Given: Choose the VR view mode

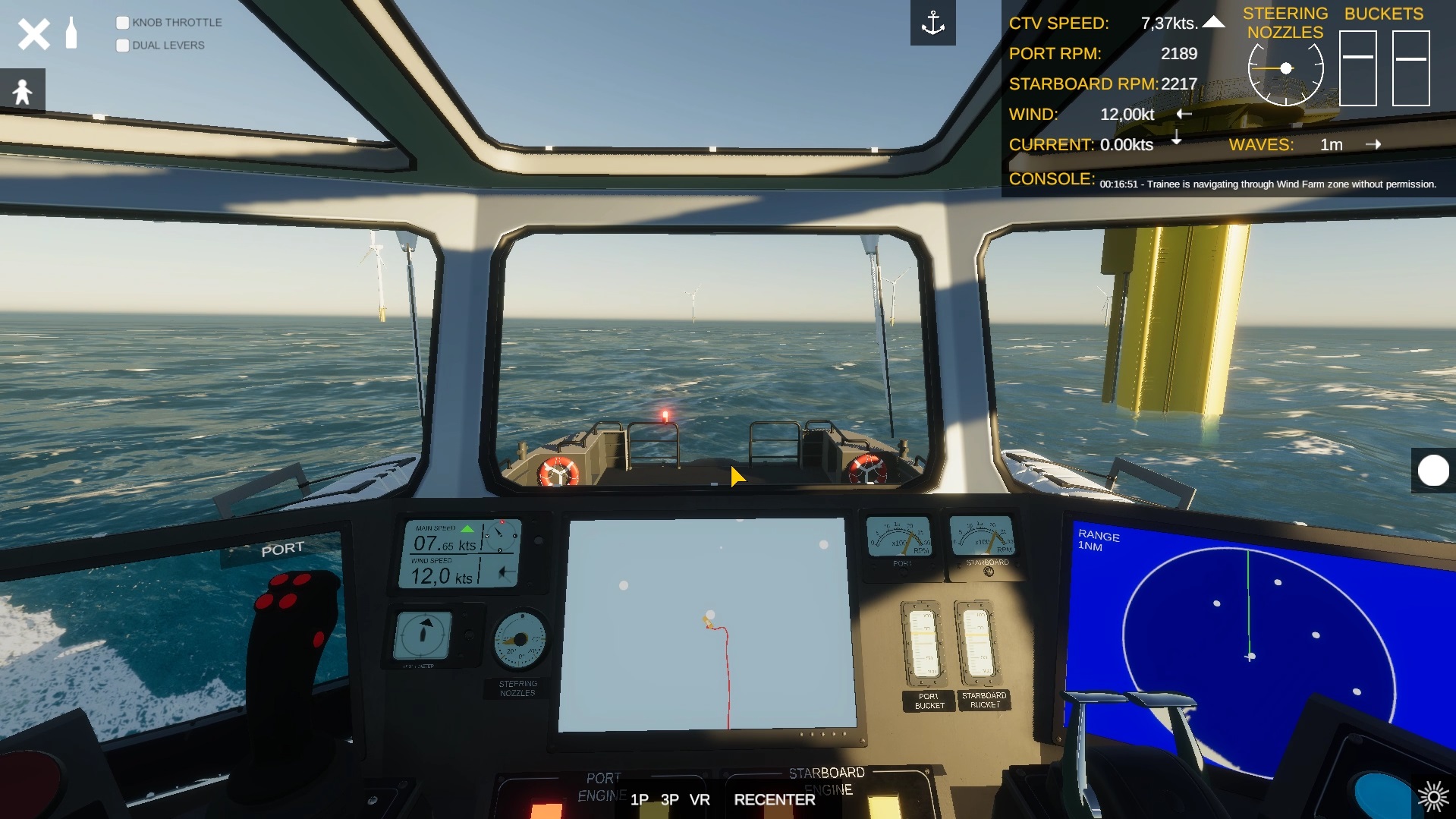Looking at the screenshot, I should pos(700,799).
